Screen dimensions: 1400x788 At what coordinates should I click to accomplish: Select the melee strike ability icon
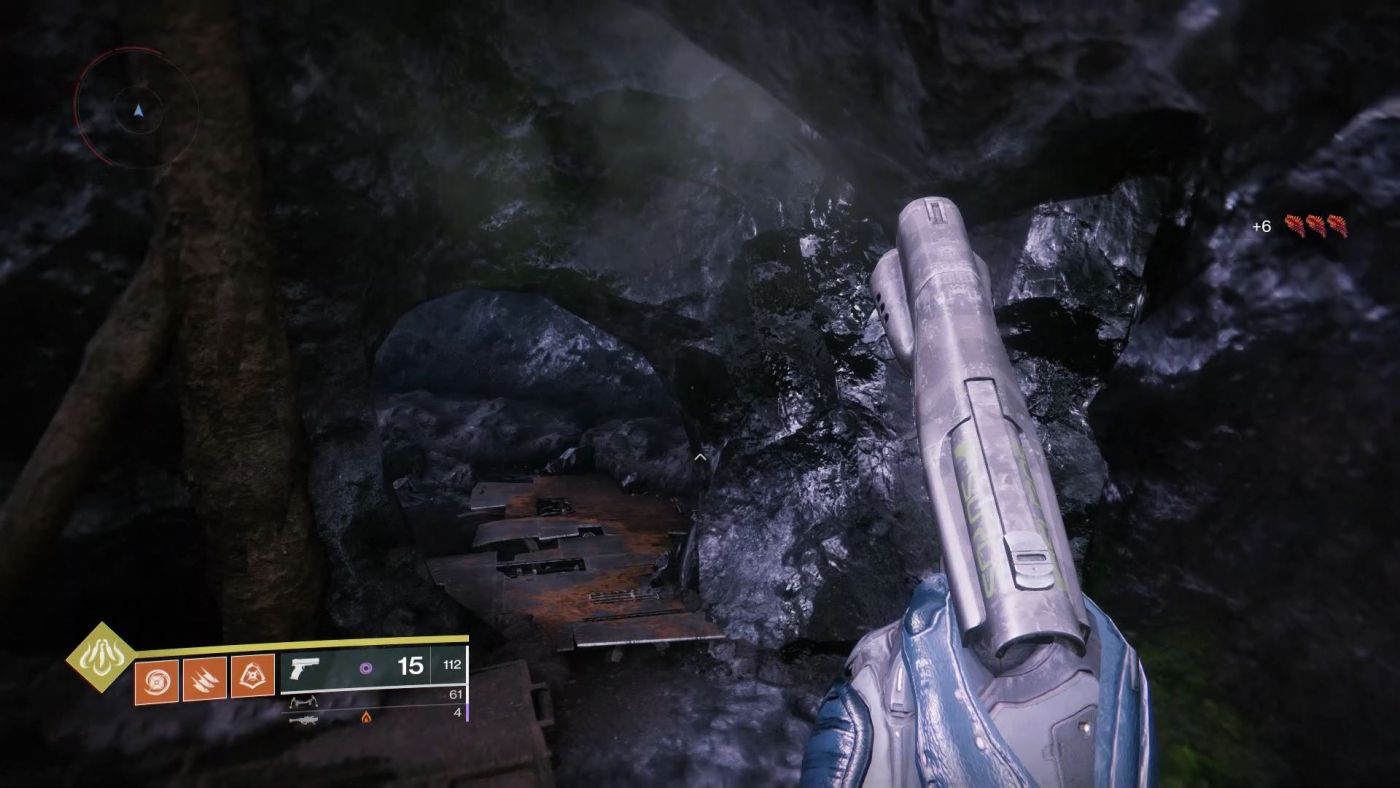[204, 677]
